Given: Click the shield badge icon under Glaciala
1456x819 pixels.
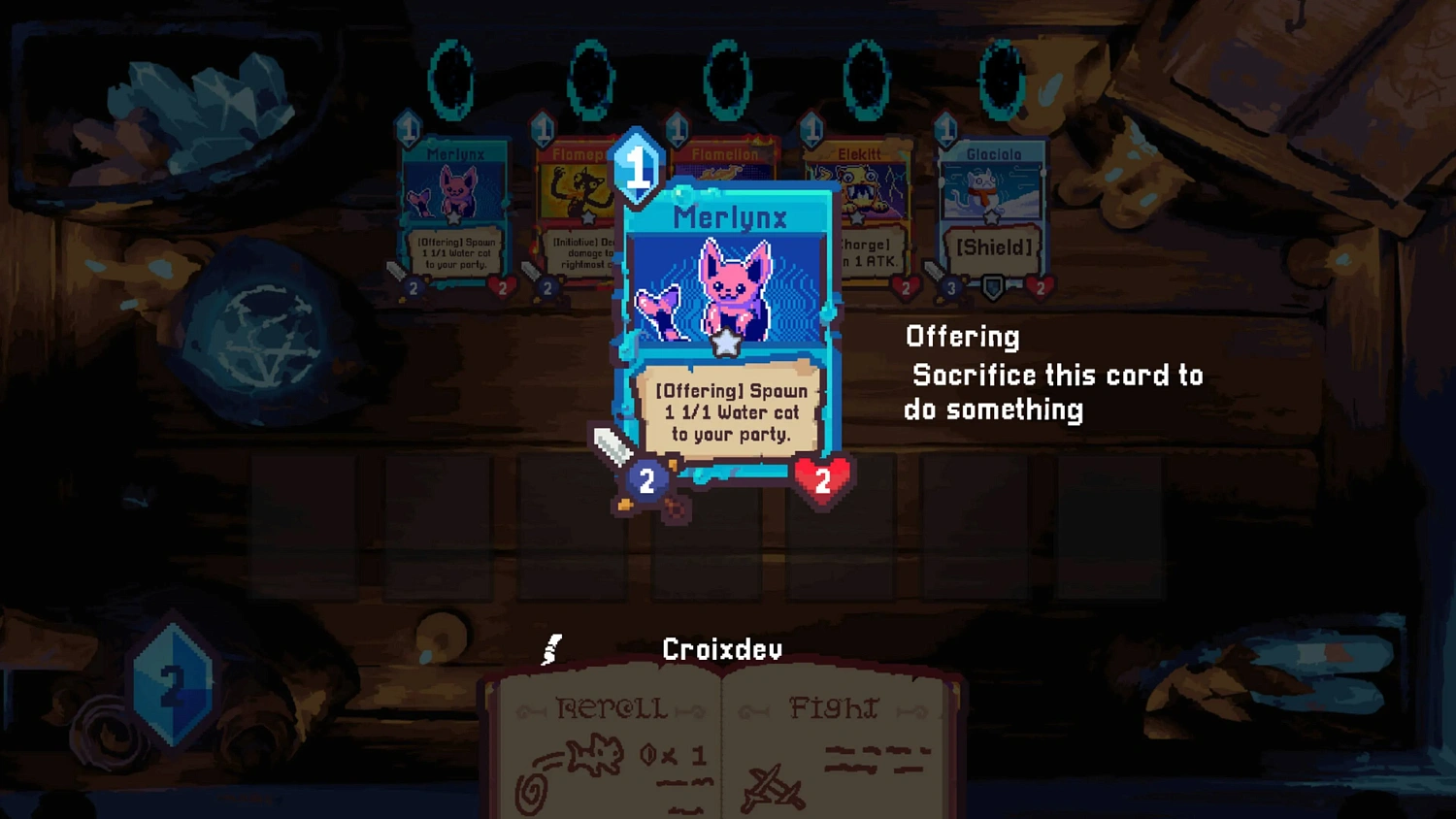Looking at the screenshot, I should (x=992, y=287).
